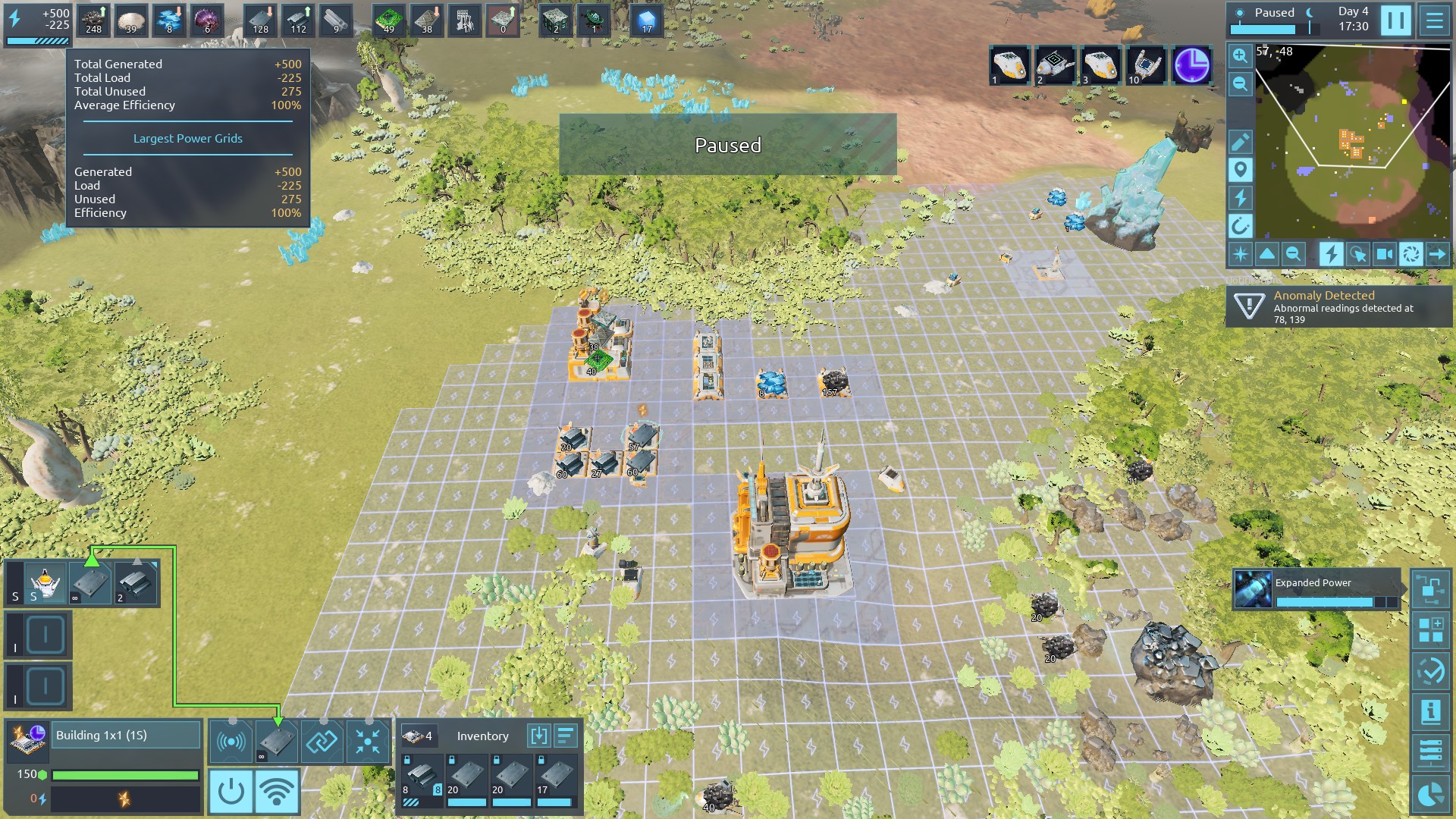This screenshot has width=1456, height=819.
Task: Open the inventory sort options icon
Action: tap(566, 736)
